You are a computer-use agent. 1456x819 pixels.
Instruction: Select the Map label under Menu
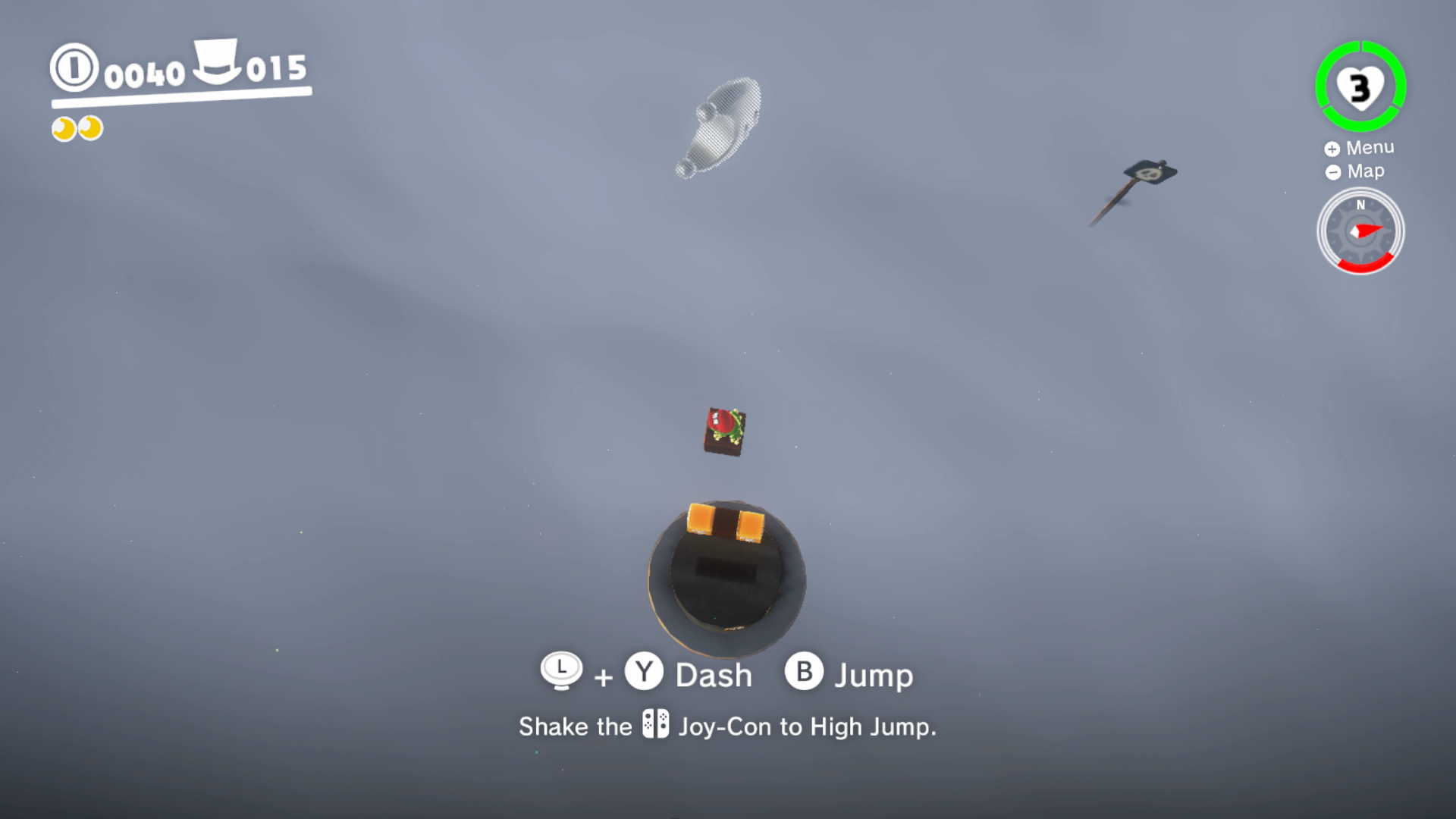1365,171
